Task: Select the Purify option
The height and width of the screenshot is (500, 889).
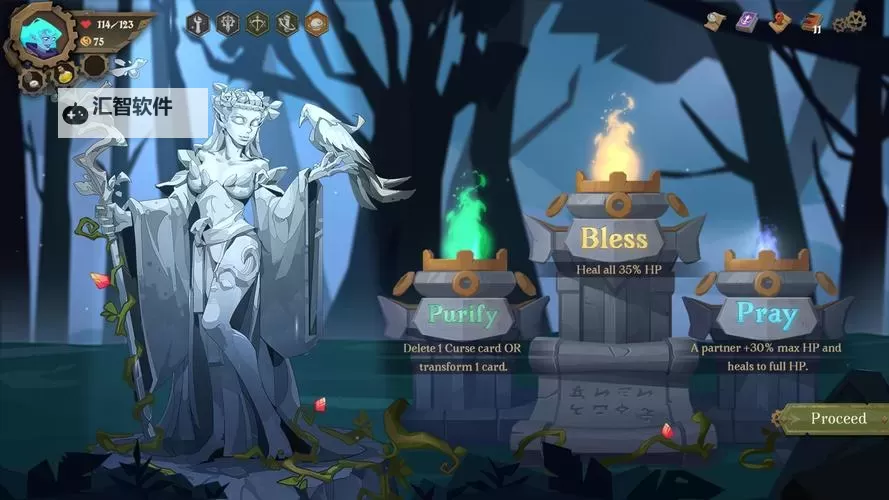Action: (462, 314)
